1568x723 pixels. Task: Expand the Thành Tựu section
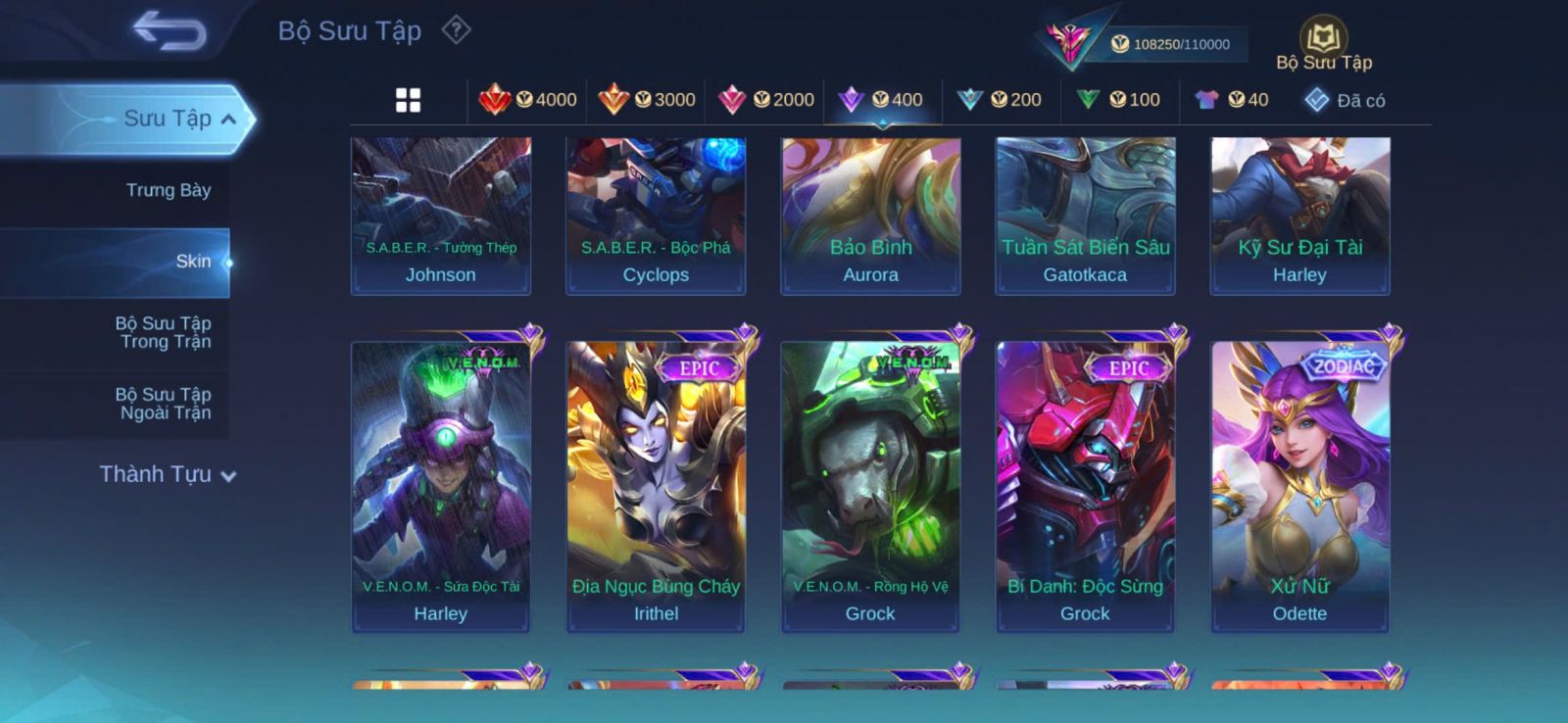[168, 474]
